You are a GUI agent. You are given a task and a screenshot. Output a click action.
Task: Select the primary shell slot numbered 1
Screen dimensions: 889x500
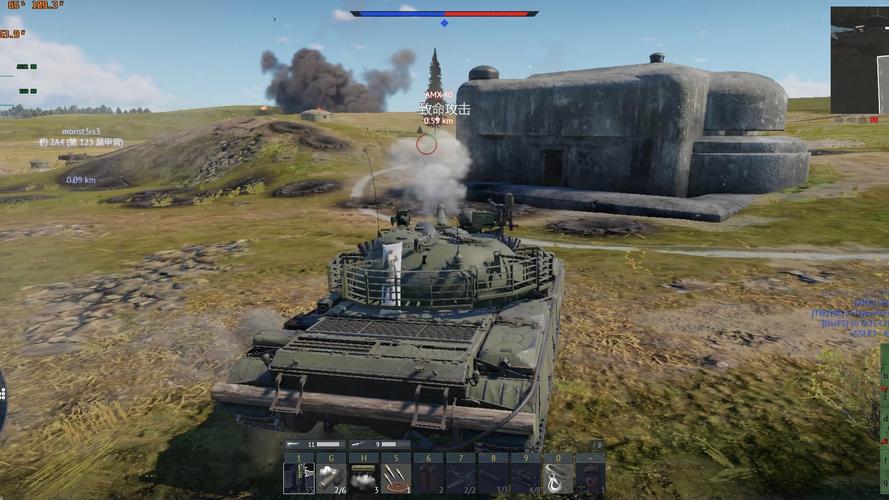[x=299, y=474]
